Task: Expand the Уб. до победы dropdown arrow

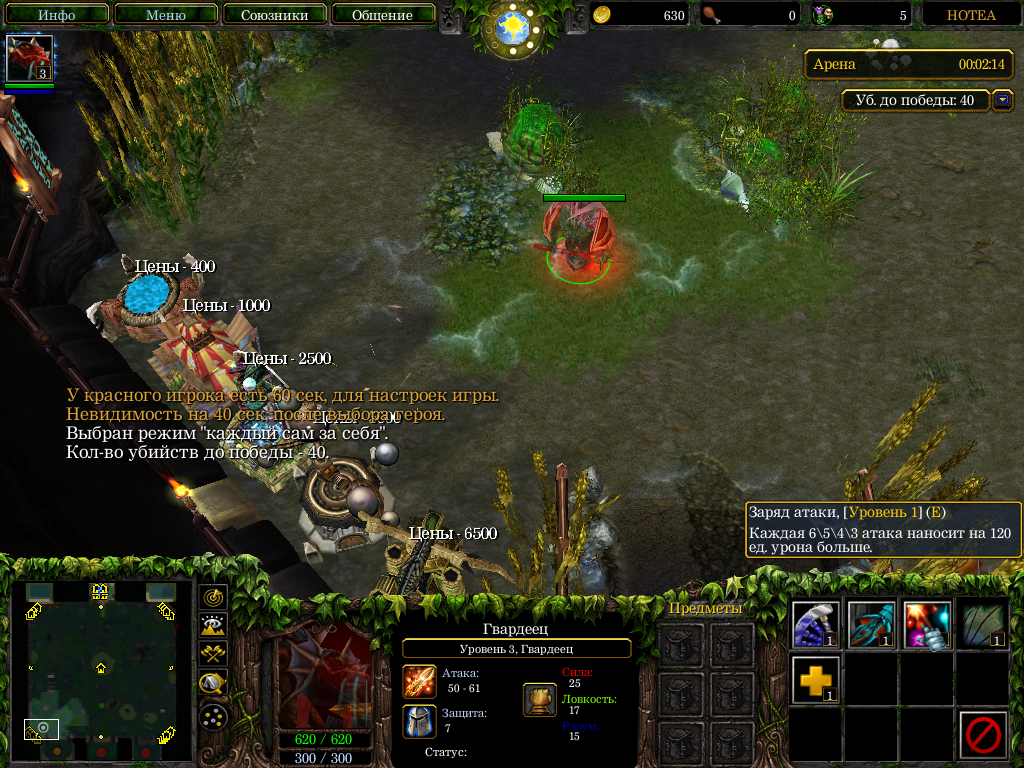Action: click(x=1002, y=100)
